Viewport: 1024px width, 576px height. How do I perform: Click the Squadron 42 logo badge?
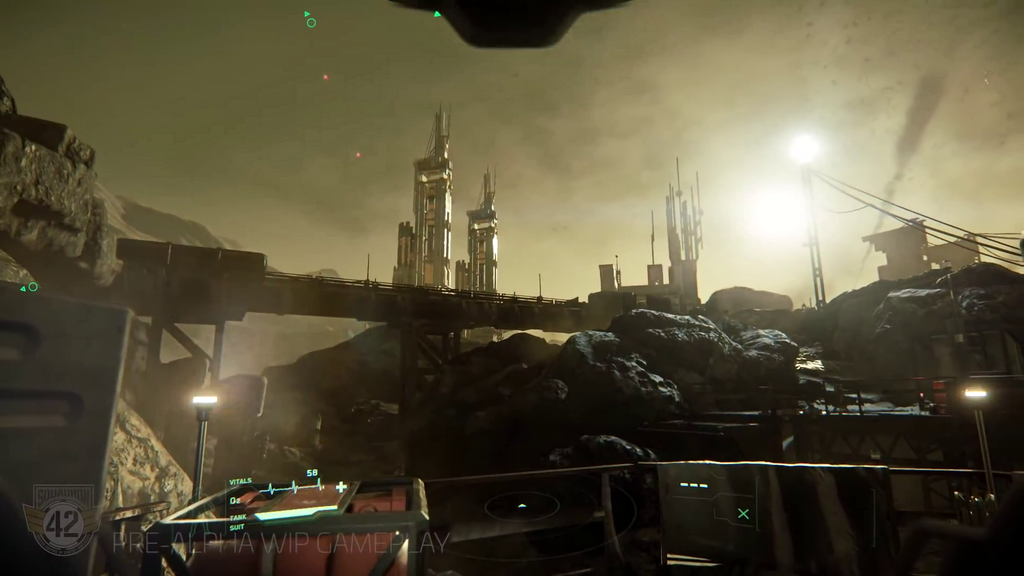(x=63, y=520)
